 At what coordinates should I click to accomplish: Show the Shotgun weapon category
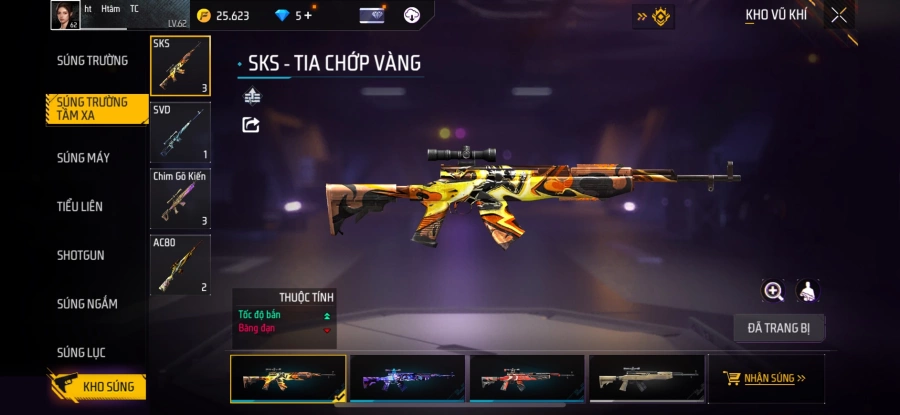(x=80, y=255)
